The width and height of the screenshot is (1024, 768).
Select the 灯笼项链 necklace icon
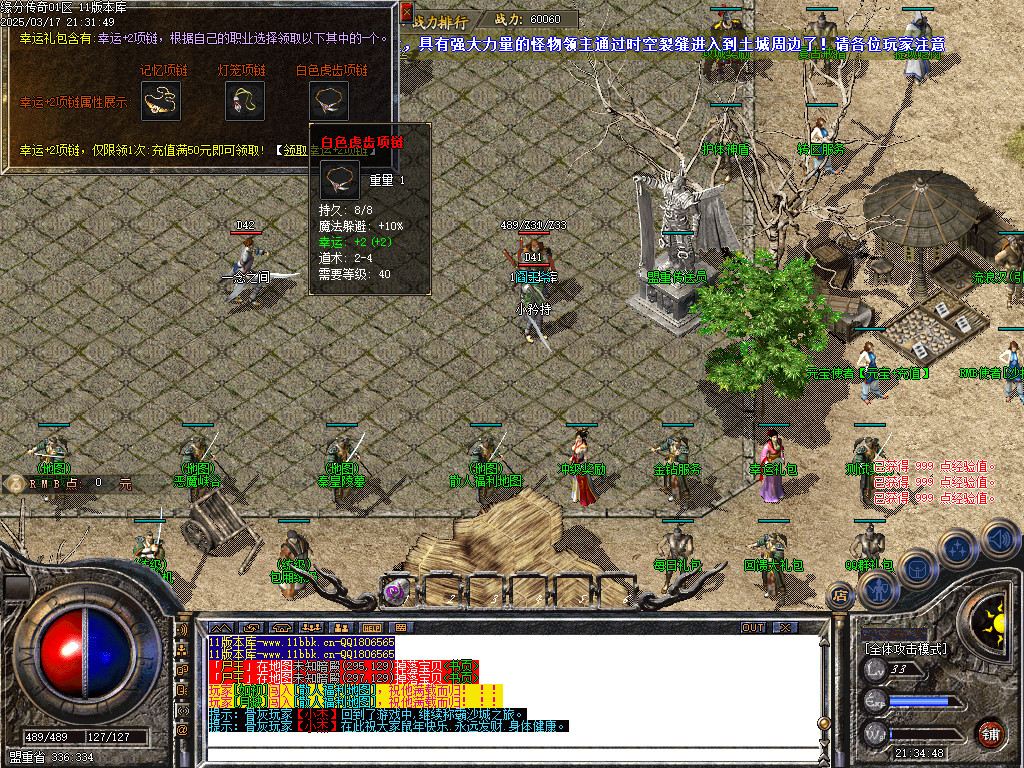[x=244, y=102]
